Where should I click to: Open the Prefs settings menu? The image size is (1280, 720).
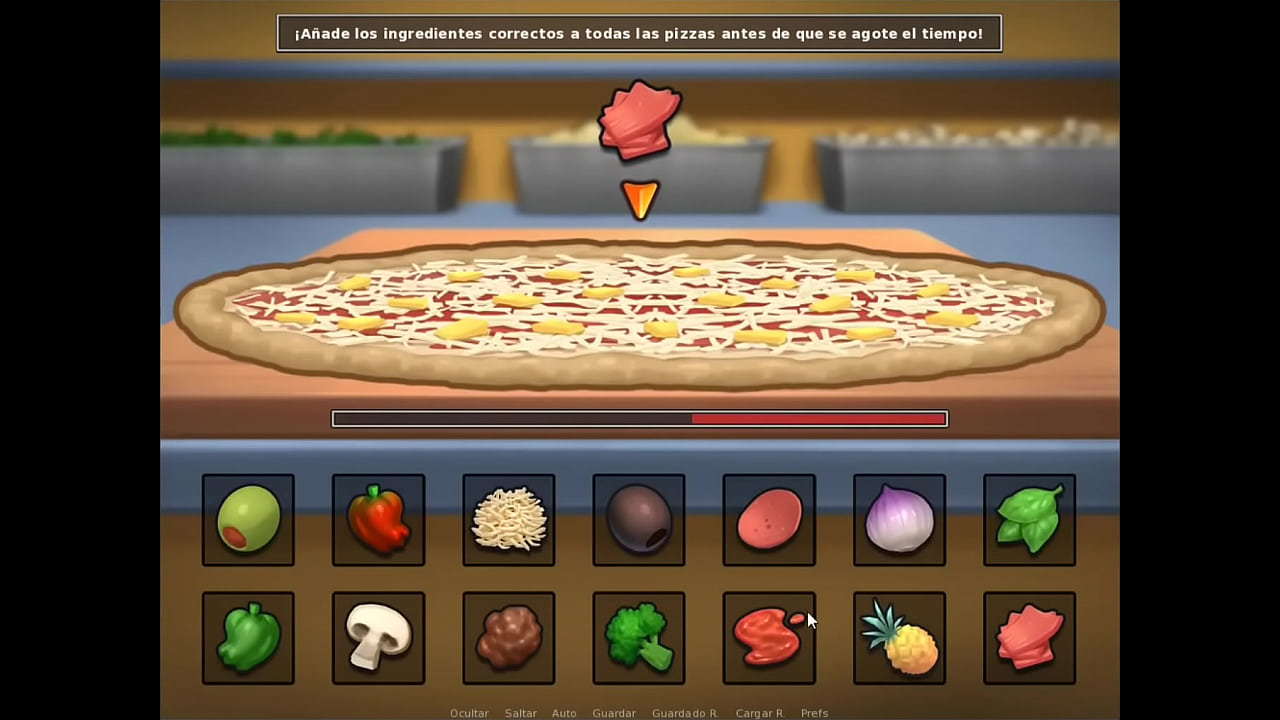(814, 713)
